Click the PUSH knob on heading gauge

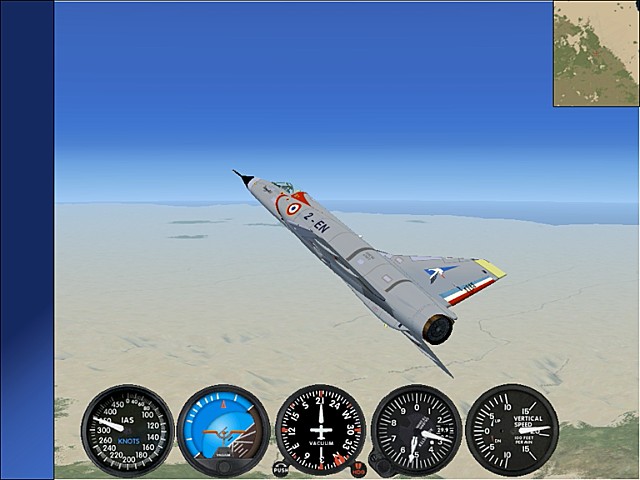coord(281,467)
